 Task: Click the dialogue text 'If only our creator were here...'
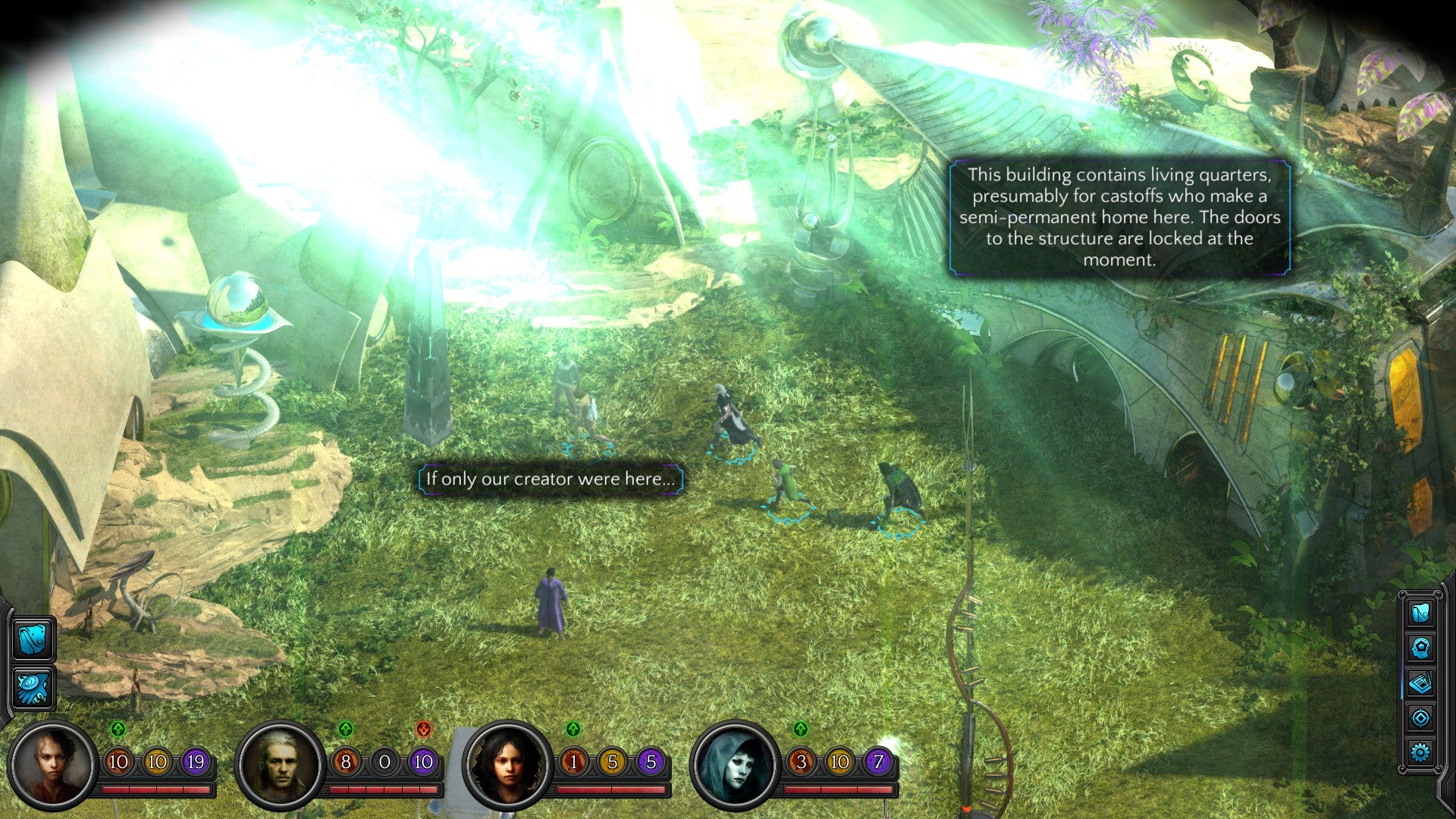coord(550,479)
